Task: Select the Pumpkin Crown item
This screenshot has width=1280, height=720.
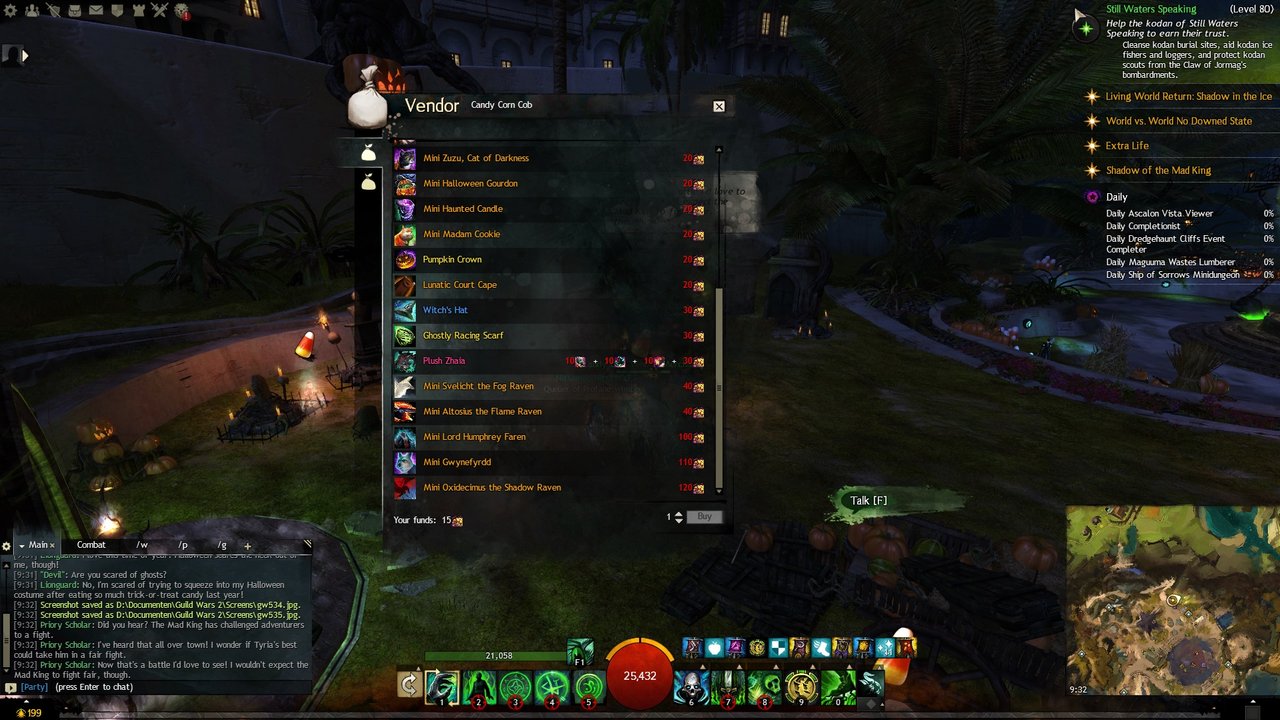Action: point(452,260)
